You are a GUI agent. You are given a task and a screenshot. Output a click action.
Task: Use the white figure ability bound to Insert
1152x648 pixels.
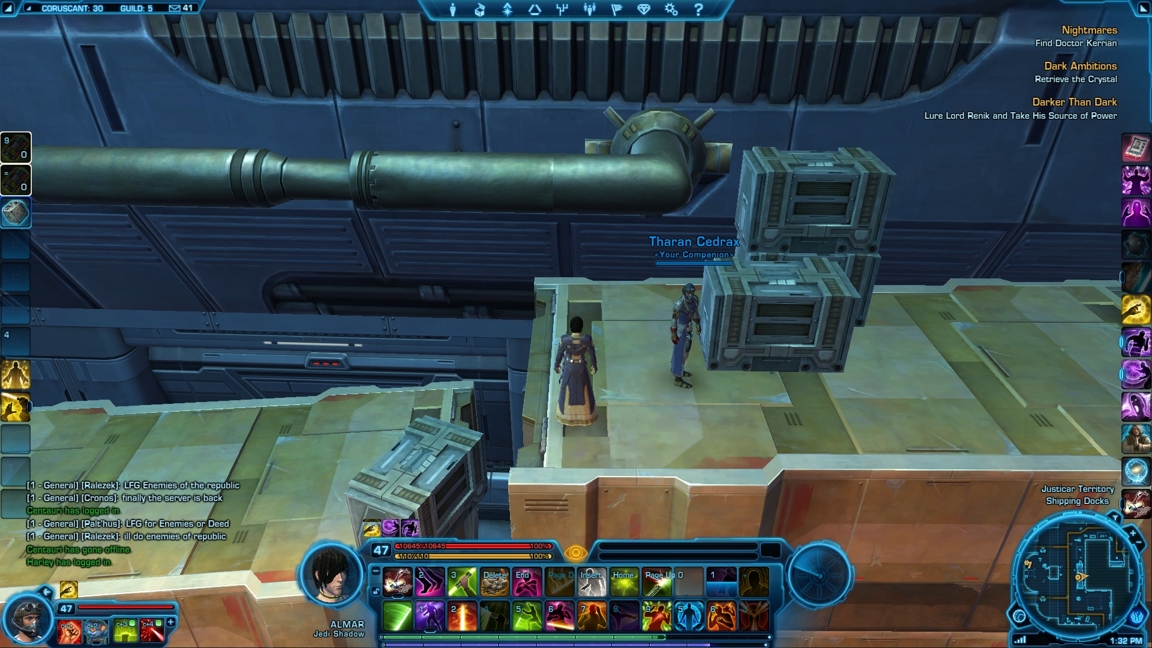(x=592, y=581)
